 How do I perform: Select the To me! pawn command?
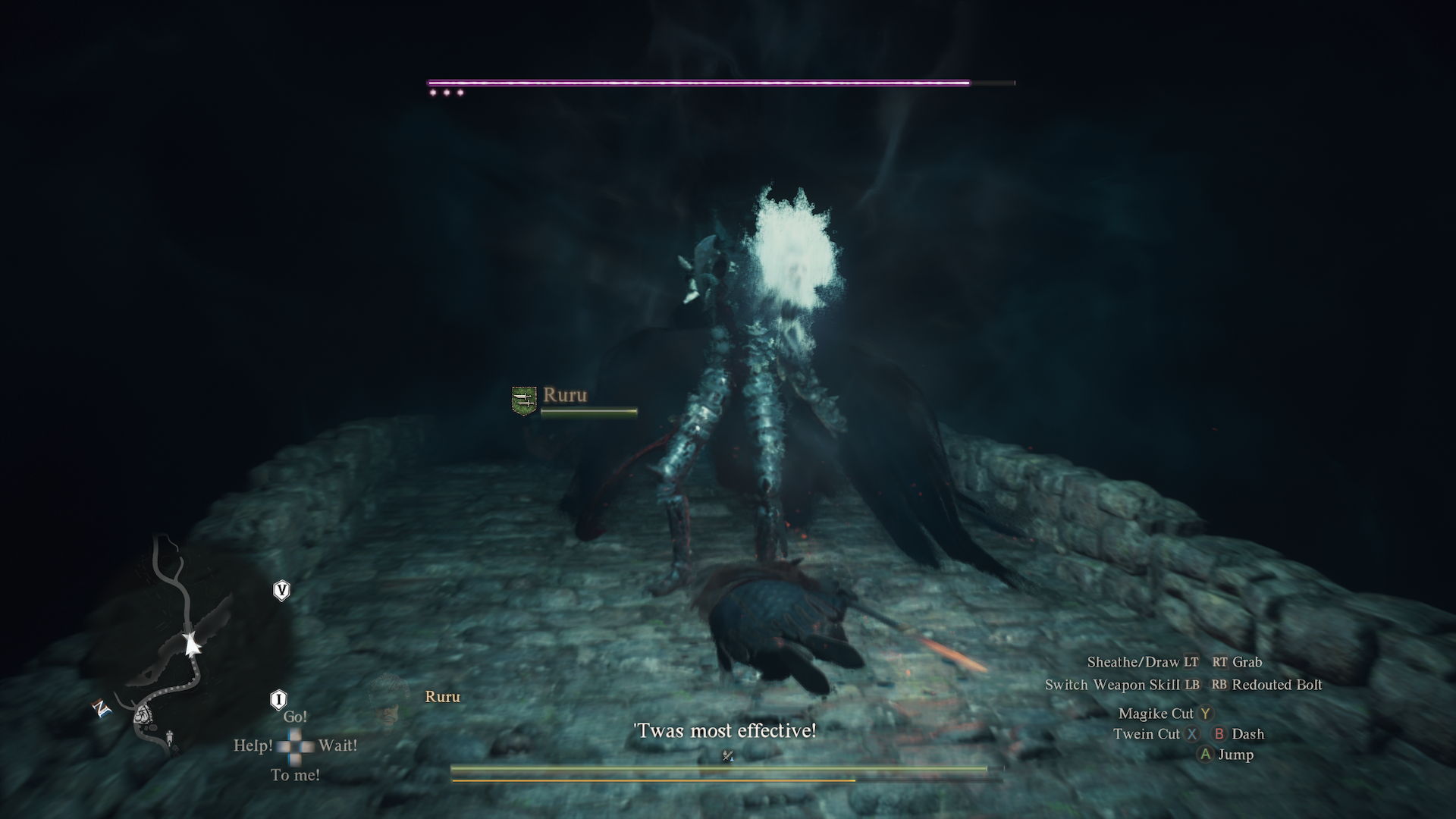click(295, 775)
